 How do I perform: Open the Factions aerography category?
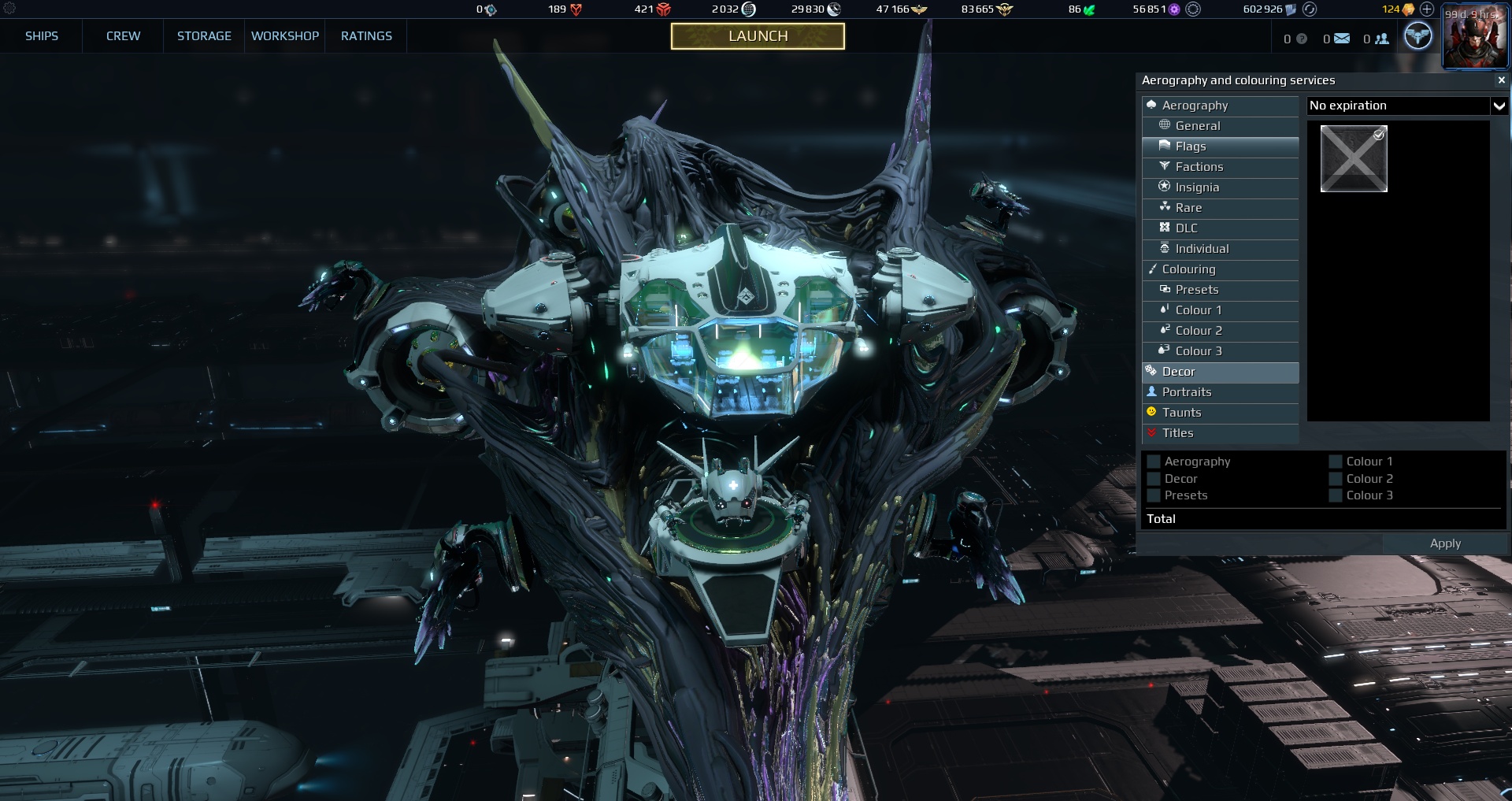[1199, 167]
